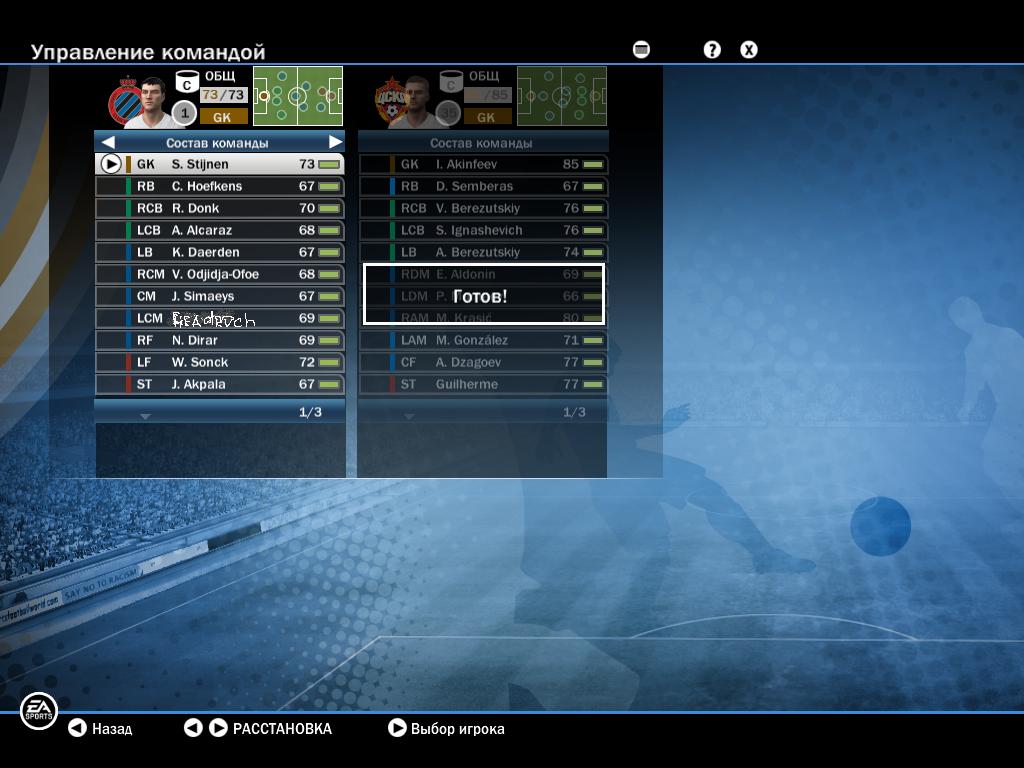Select goalkeeper S. Stijnen row
This screenshot has height=768, width=1024.
pyautogui.click(x=220, y=164)
